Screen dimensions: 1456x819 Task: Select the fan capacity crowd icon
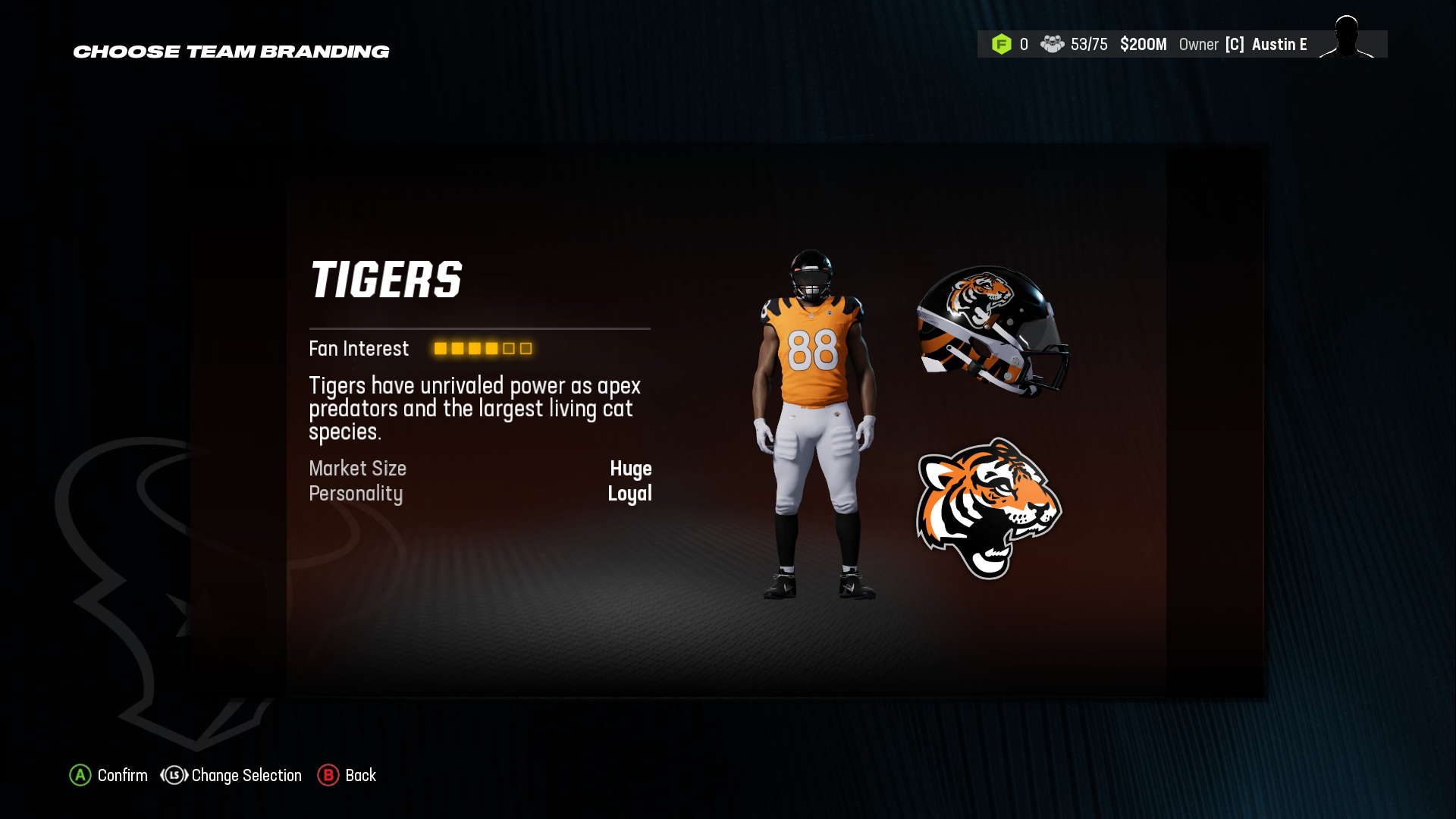[x=1053, y=44]
